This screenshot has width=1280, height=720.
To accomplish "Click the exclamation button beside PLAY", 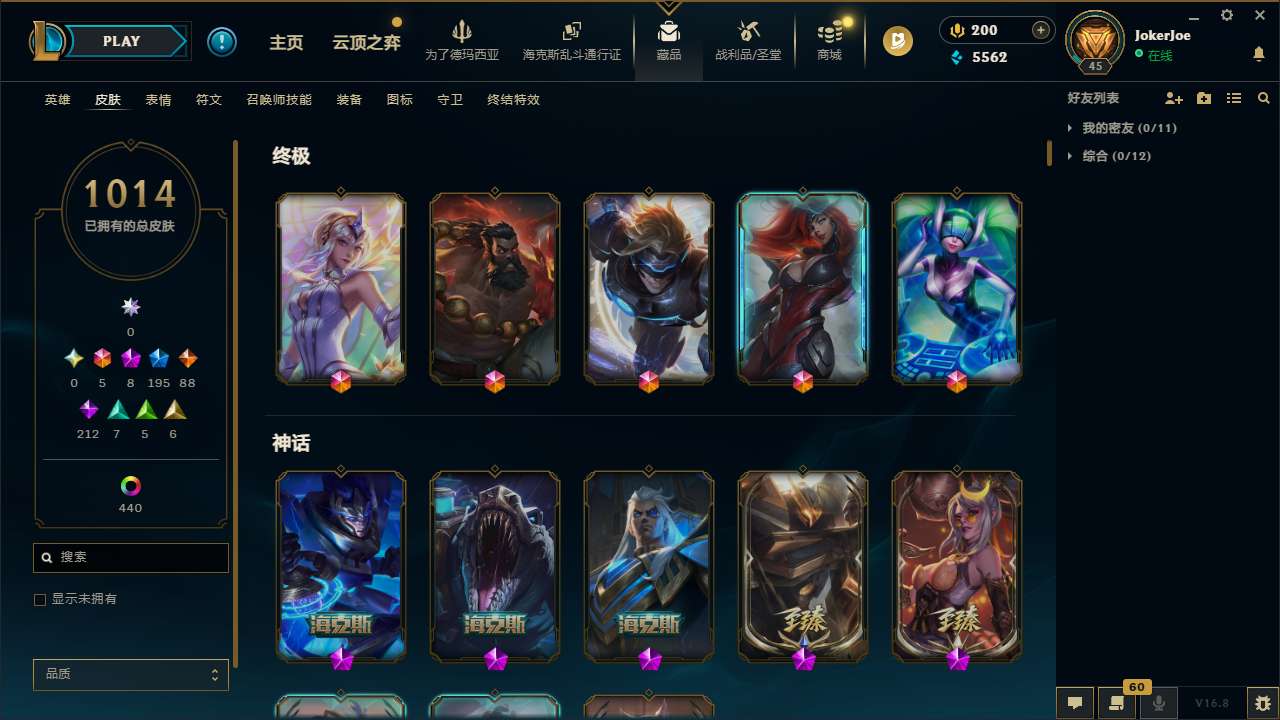I will 222,41.
